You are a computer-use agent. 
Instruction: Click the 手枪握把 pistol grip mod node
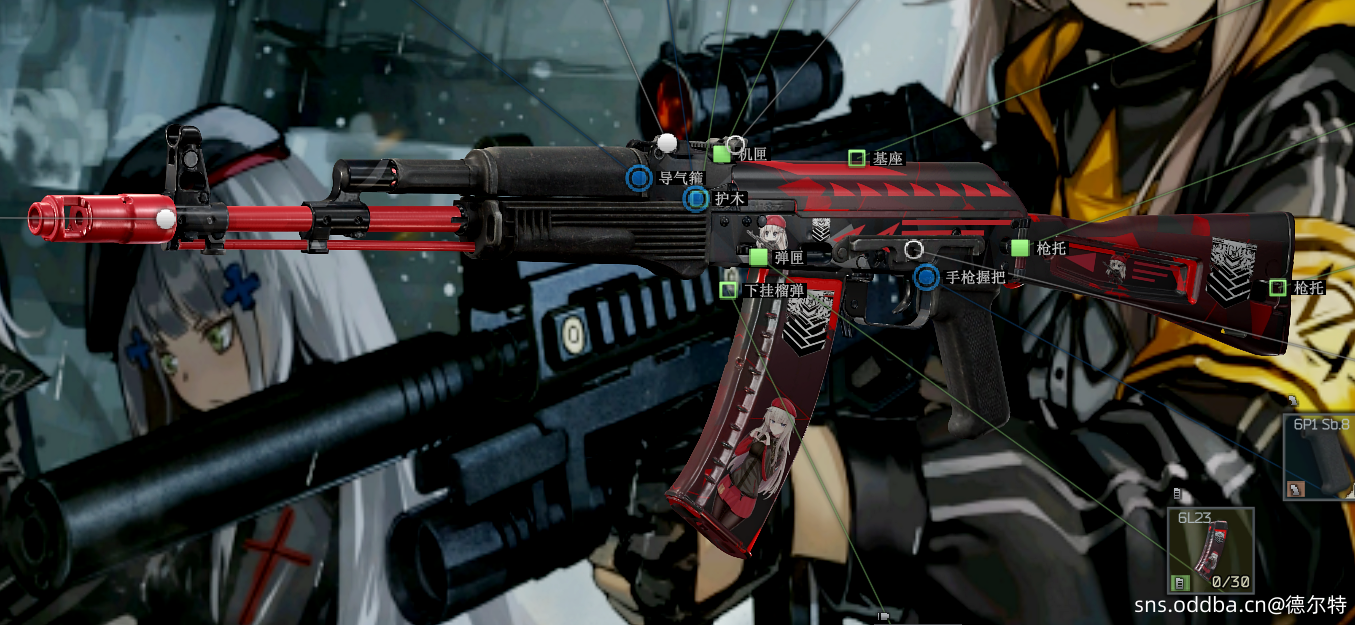pos(927,277)
